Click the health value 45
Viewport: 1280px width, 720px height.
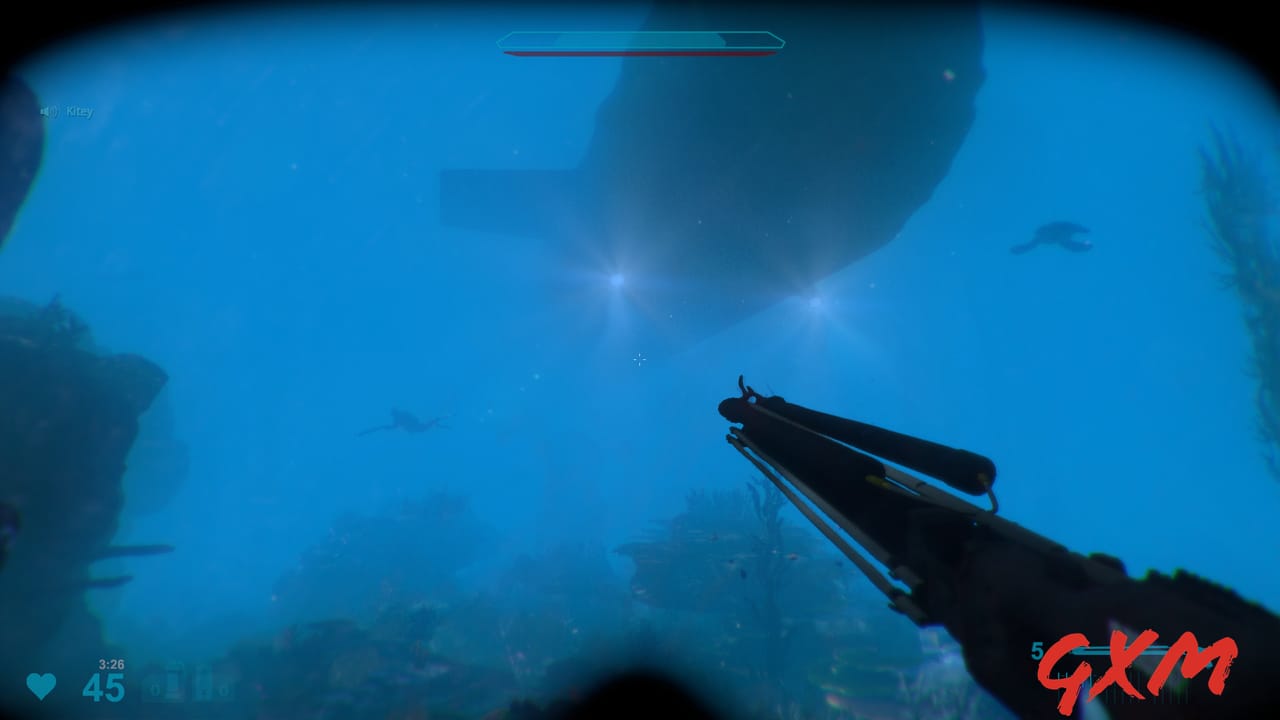(104, 687)
